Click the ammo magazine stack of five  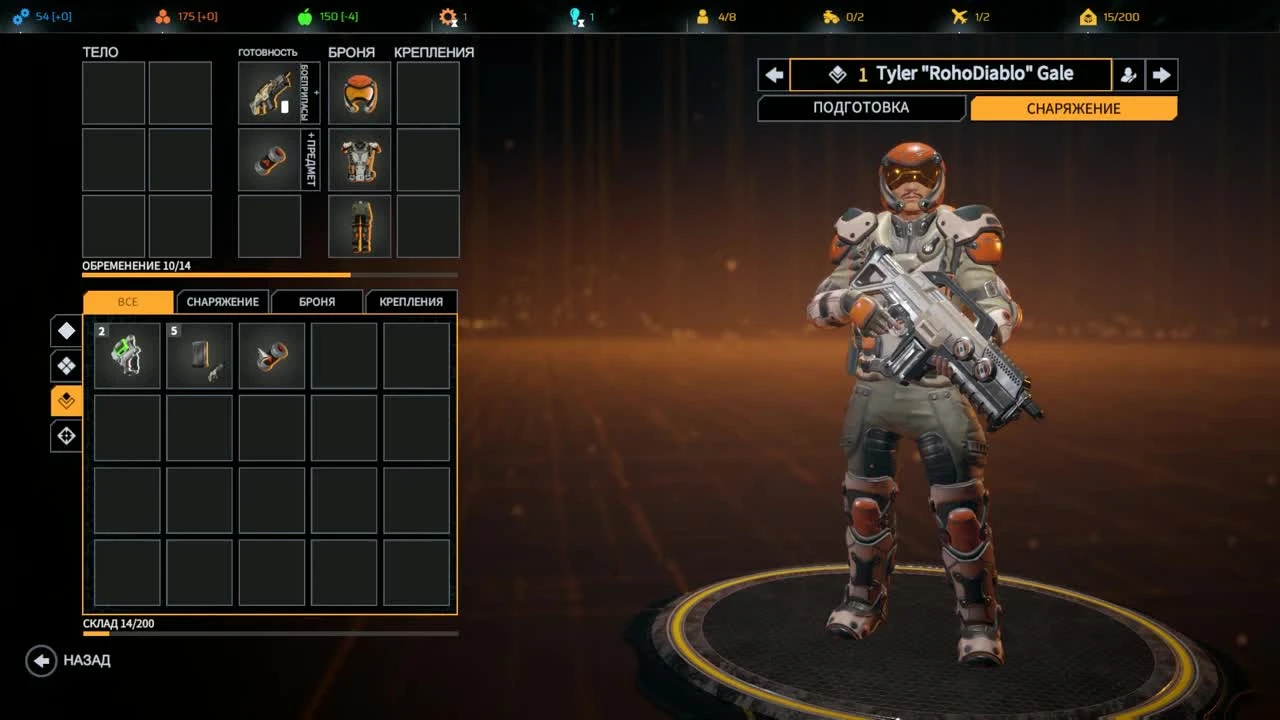[199, 354]
